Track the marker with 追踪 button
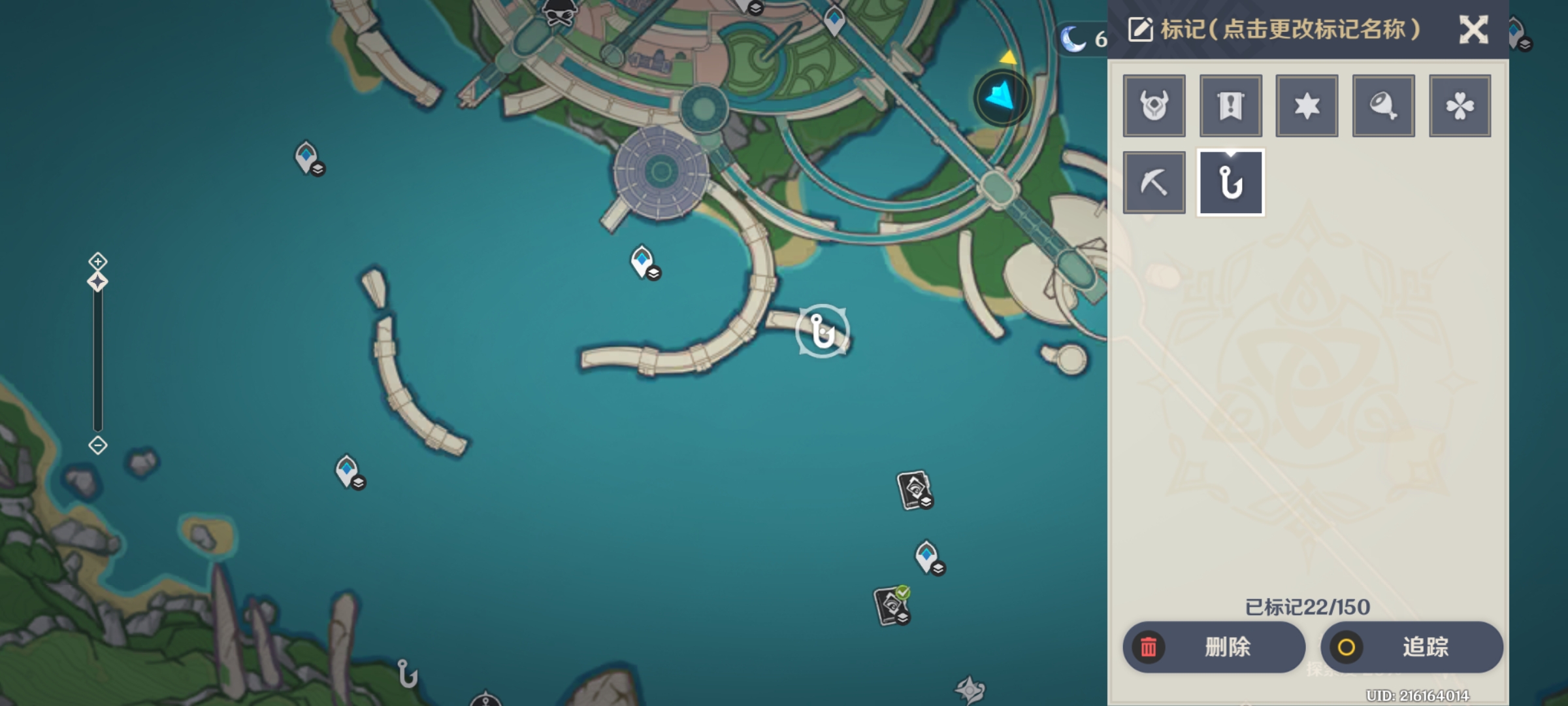 pos(1411,647)
